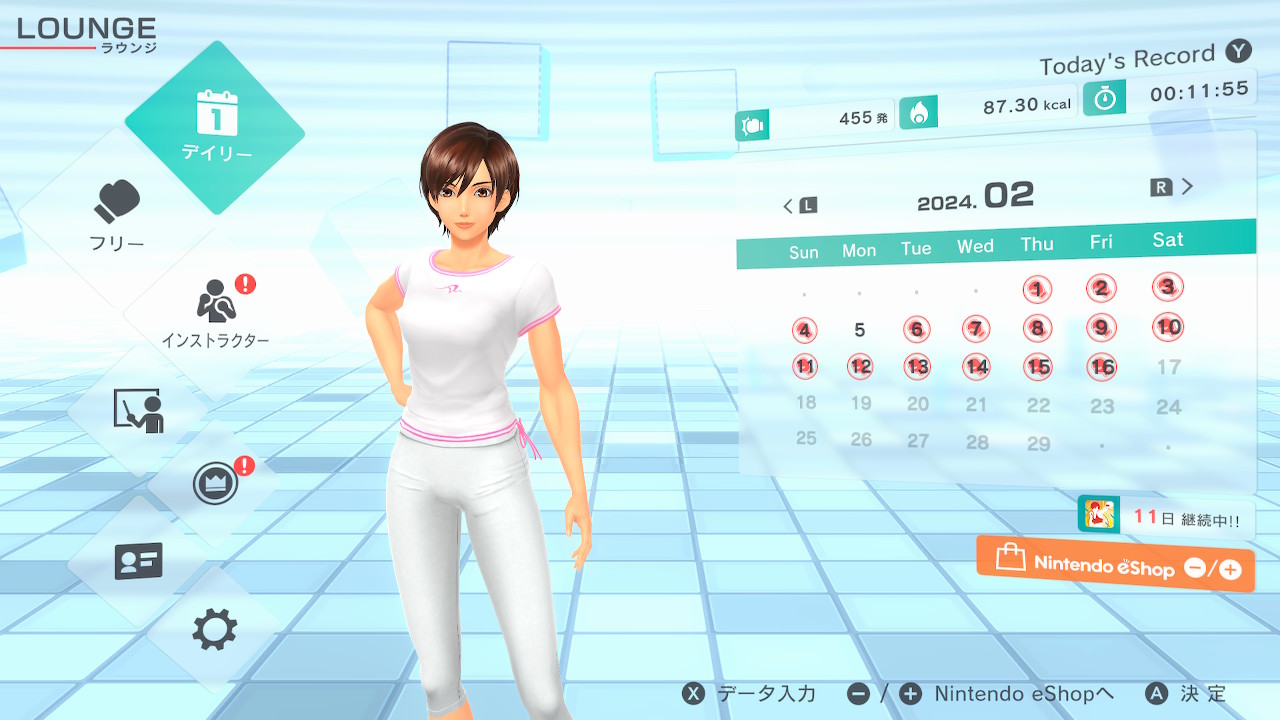This screenshot has height=720, width=1280.
Task: Advance to the next calendar month
Action: [1173, 187]
